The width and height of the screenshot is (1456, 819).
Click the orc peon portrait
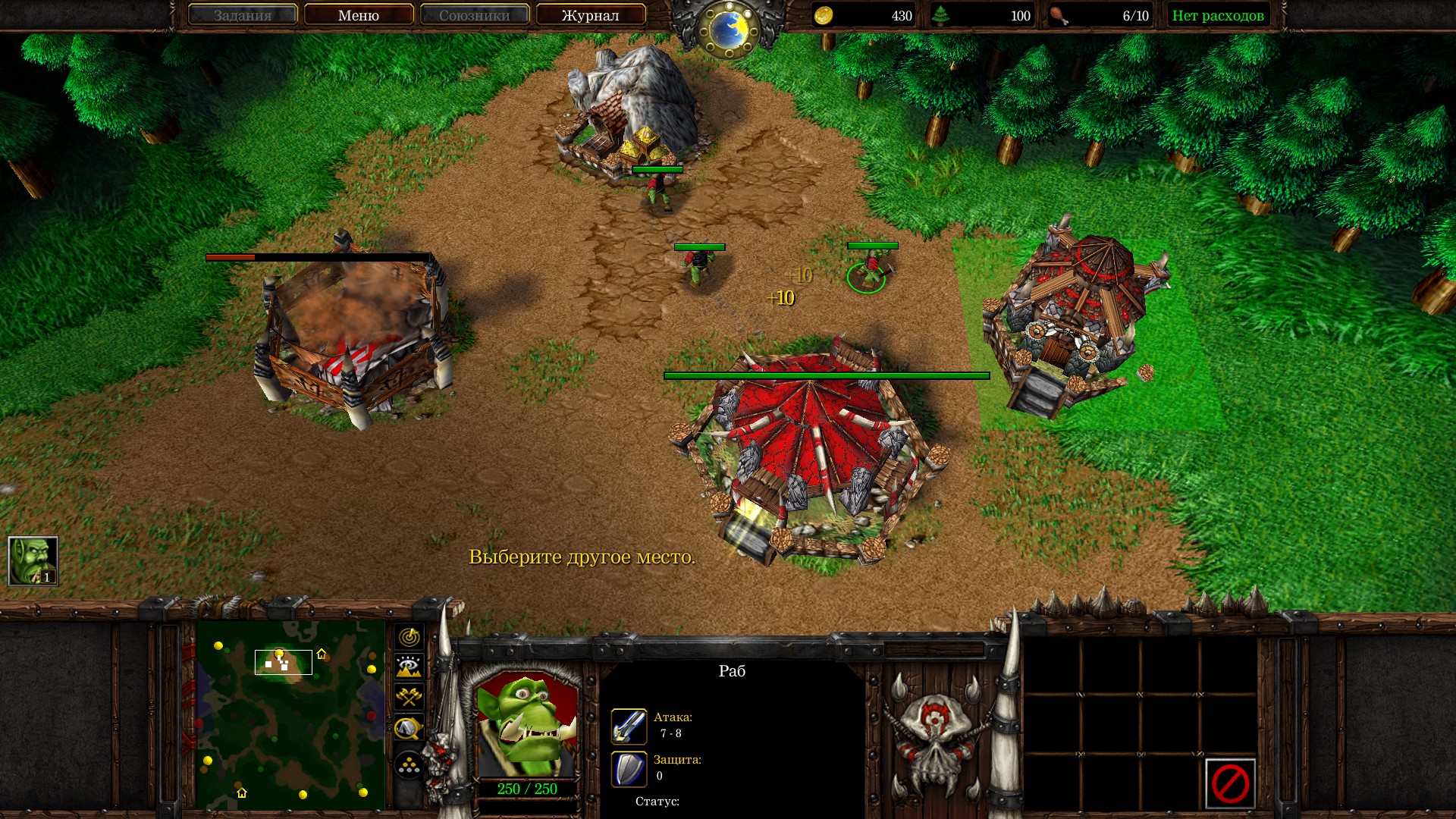point(527,726)
